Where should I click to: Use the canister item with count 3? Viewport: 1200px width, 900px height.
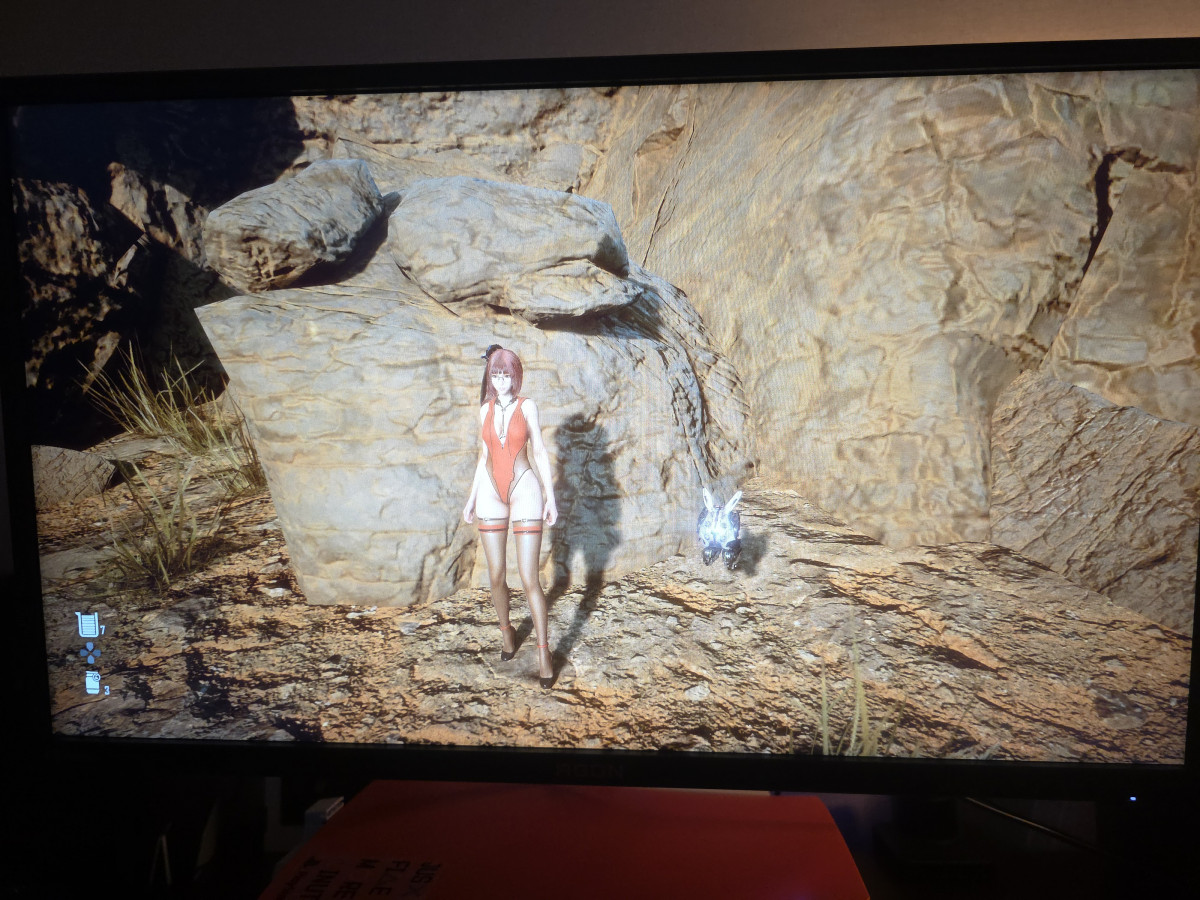93,683
